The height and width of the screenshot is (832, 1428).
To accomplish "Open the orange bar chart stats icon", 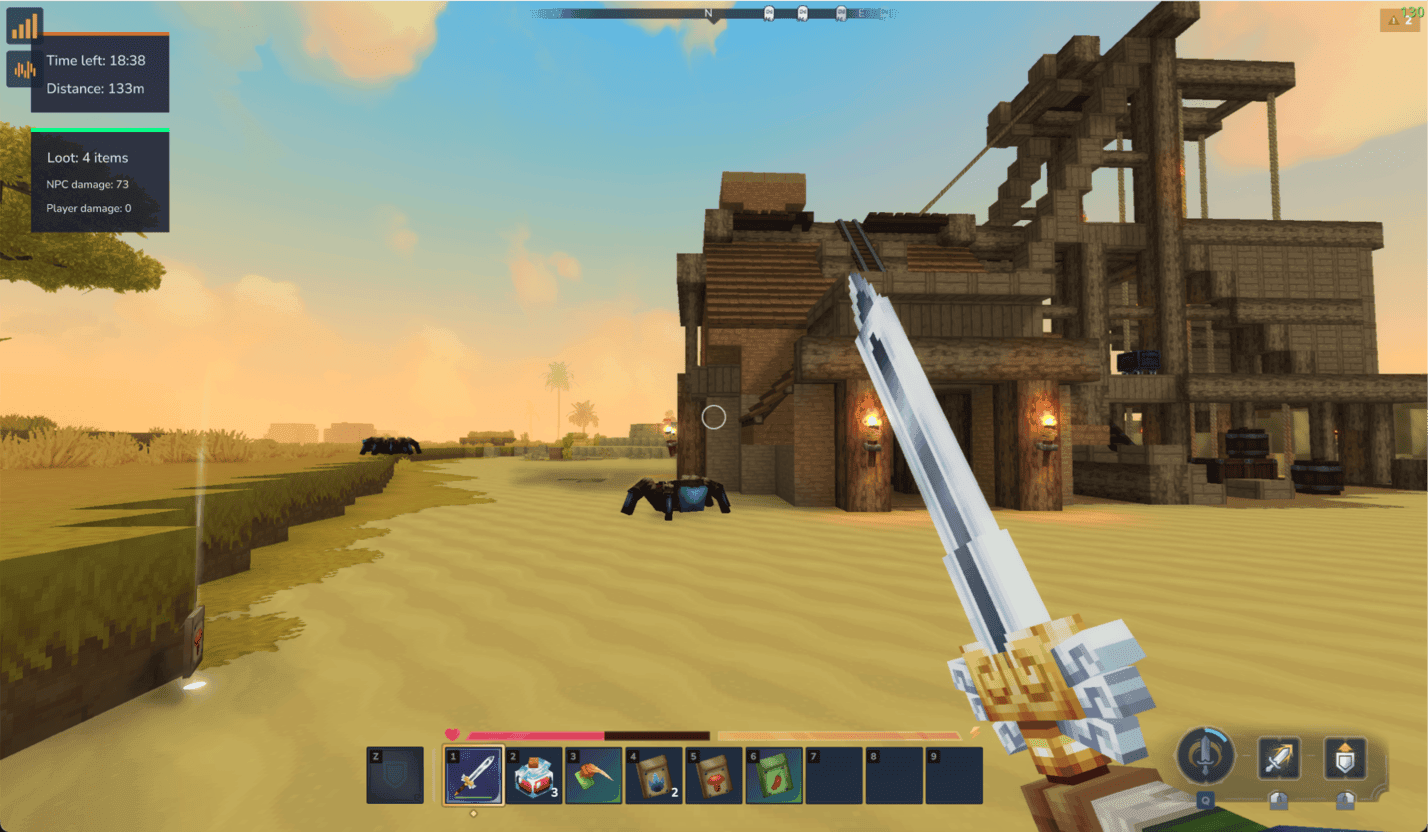I will point(24,25).
